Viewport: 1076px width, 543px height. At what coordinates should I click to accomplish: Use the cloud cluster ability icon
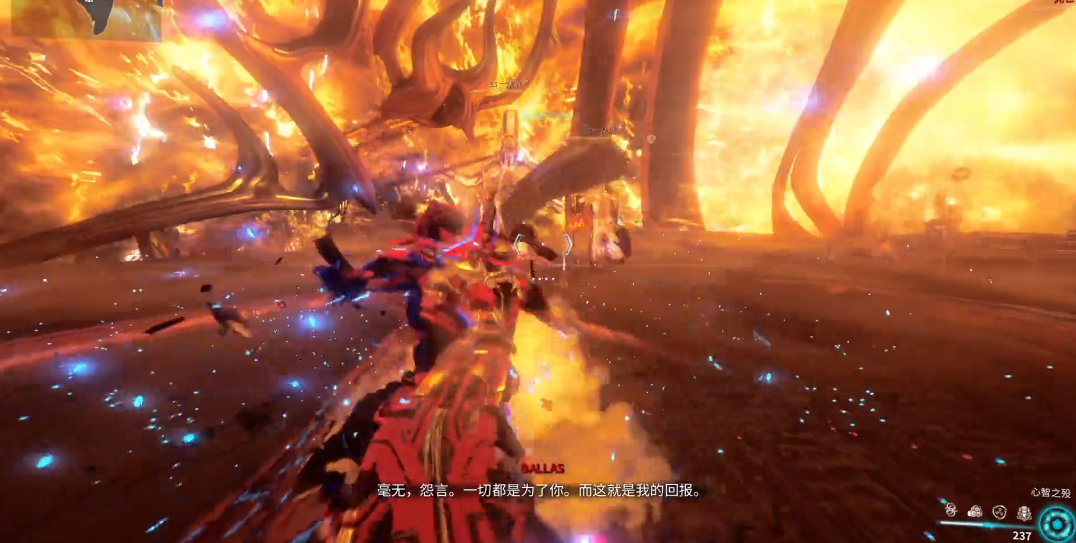975,512
